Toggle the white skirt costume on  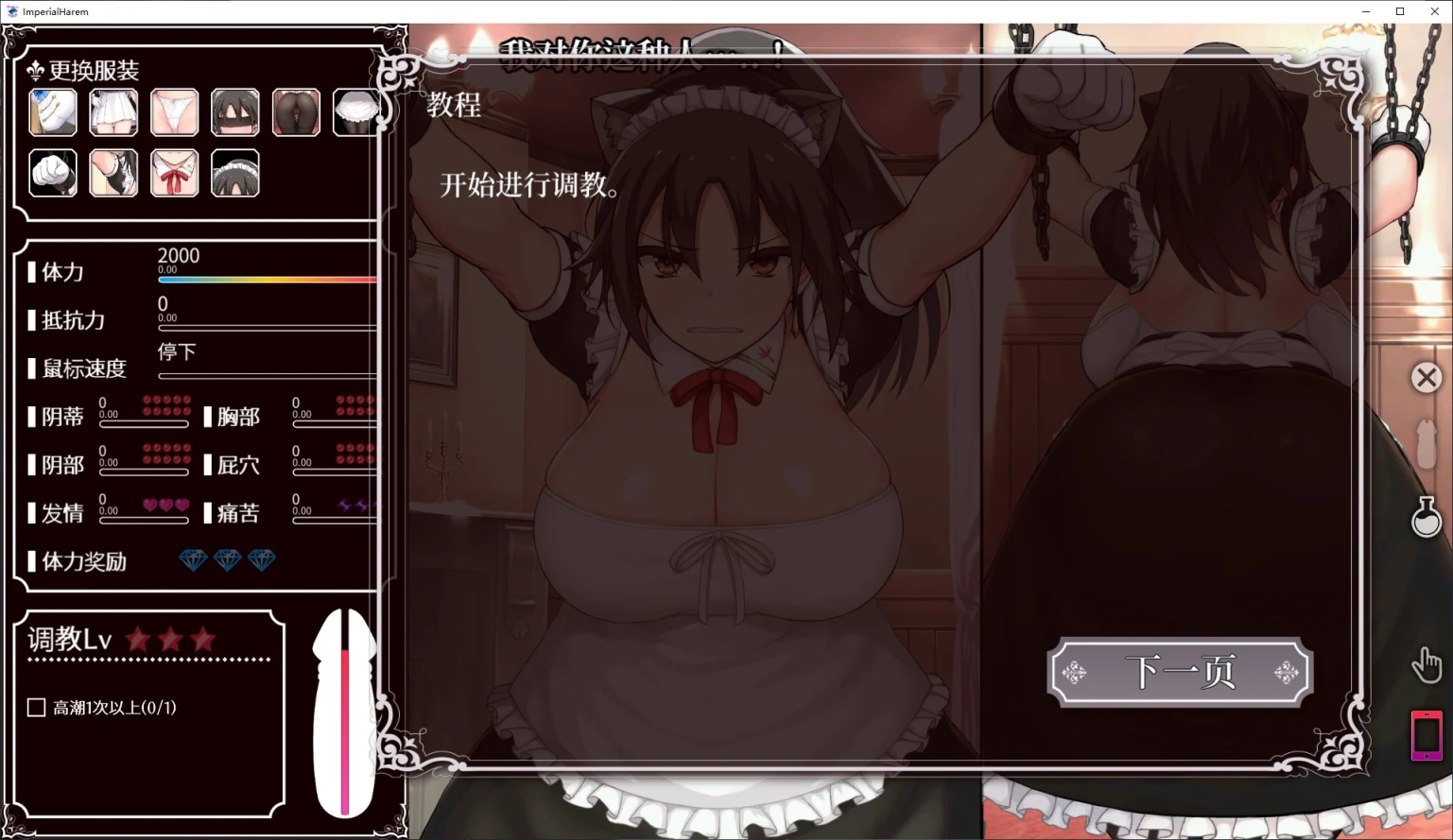pyautogui.click(x=113, y=111)
